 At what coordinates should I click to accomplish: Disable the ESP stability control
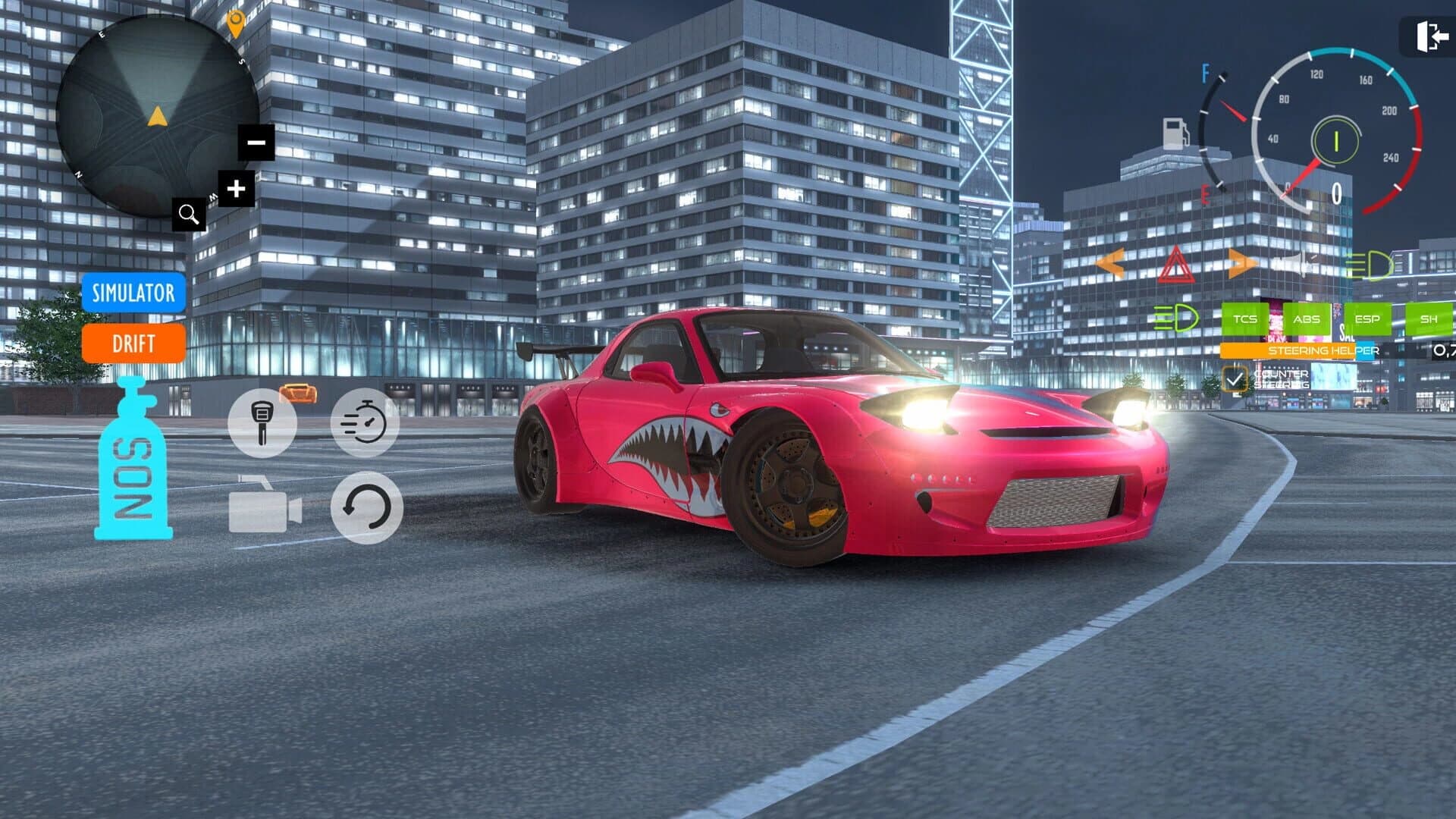(1367, 318)
